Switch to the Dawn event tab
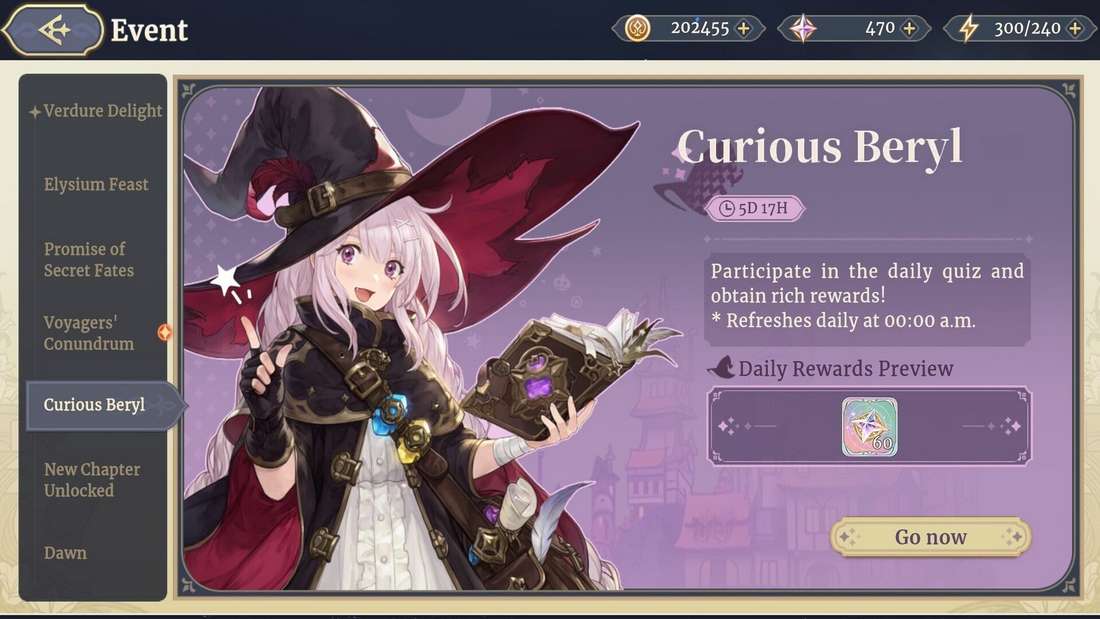This screenshot has height=619, width=1100. 66,553
